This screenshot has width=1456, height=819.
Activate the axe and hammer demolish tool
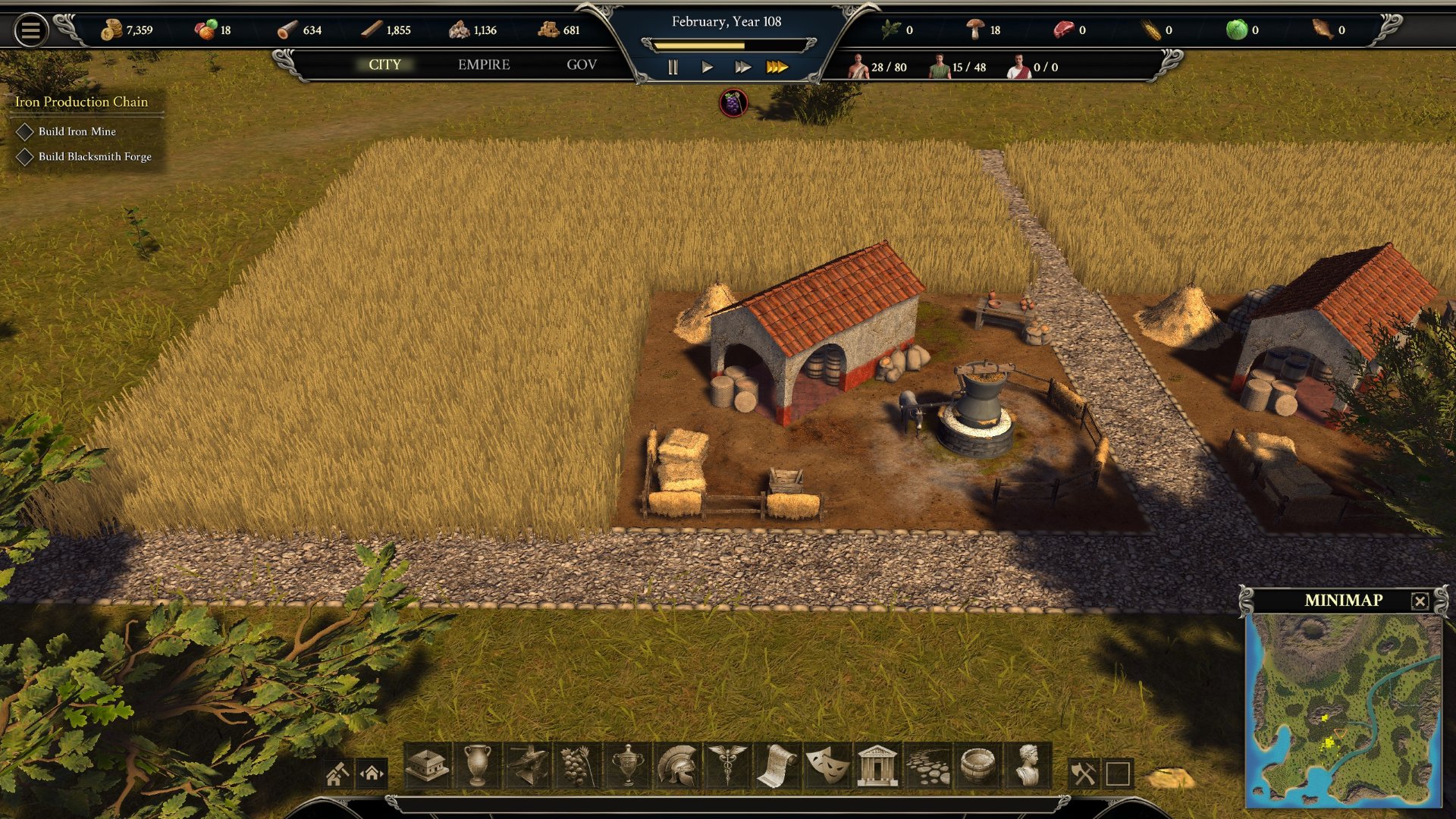point(1083,773)
